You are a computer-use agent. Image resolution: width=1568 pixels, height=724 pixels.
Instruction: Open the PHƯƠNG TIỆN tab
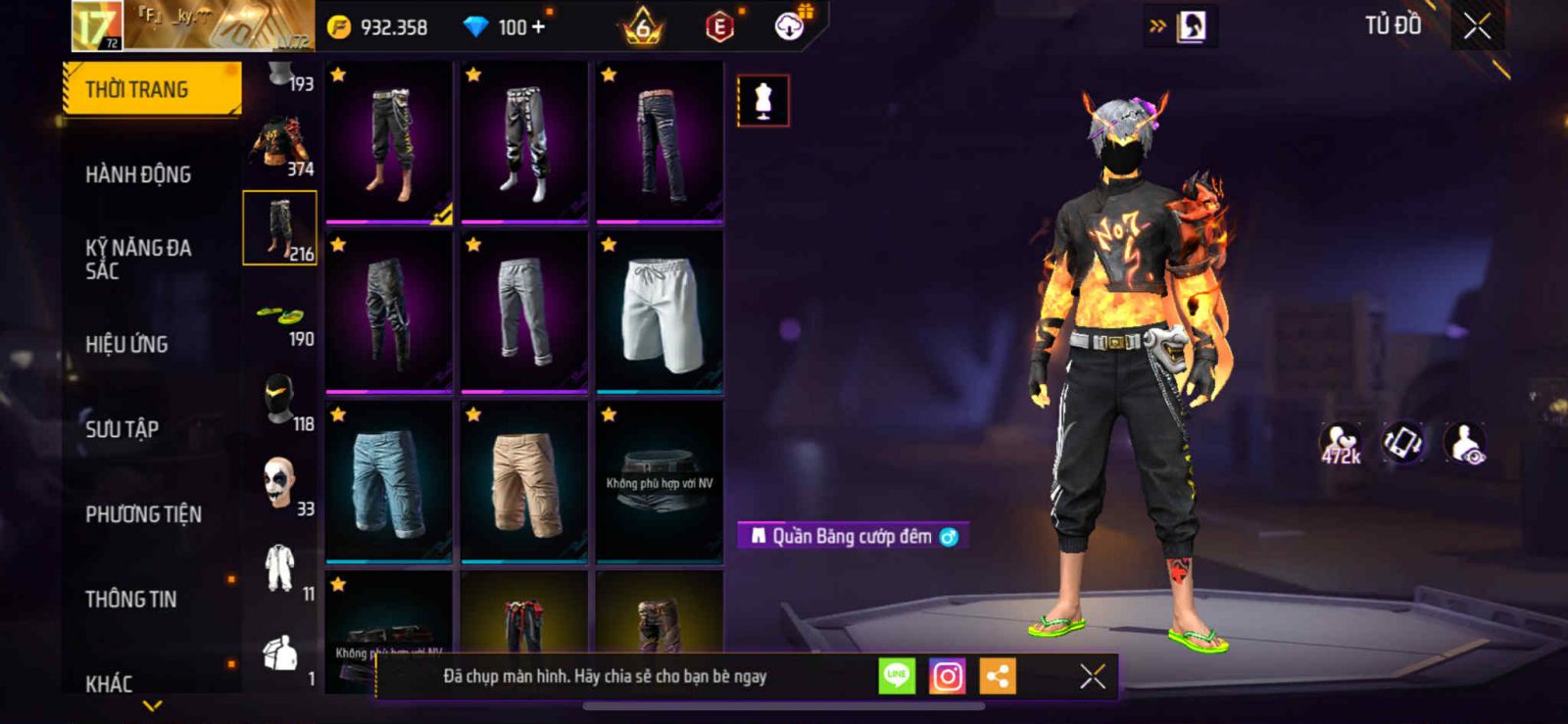pos(143,514)
